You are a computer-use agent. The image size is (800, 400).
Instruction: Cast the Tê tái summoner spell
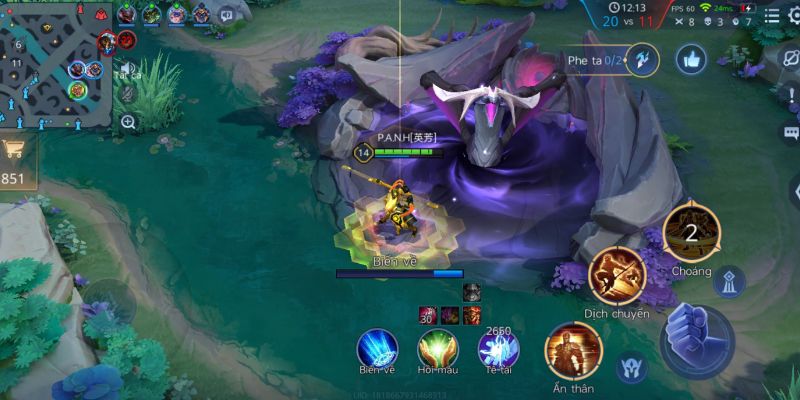click(x=497, y=347)
